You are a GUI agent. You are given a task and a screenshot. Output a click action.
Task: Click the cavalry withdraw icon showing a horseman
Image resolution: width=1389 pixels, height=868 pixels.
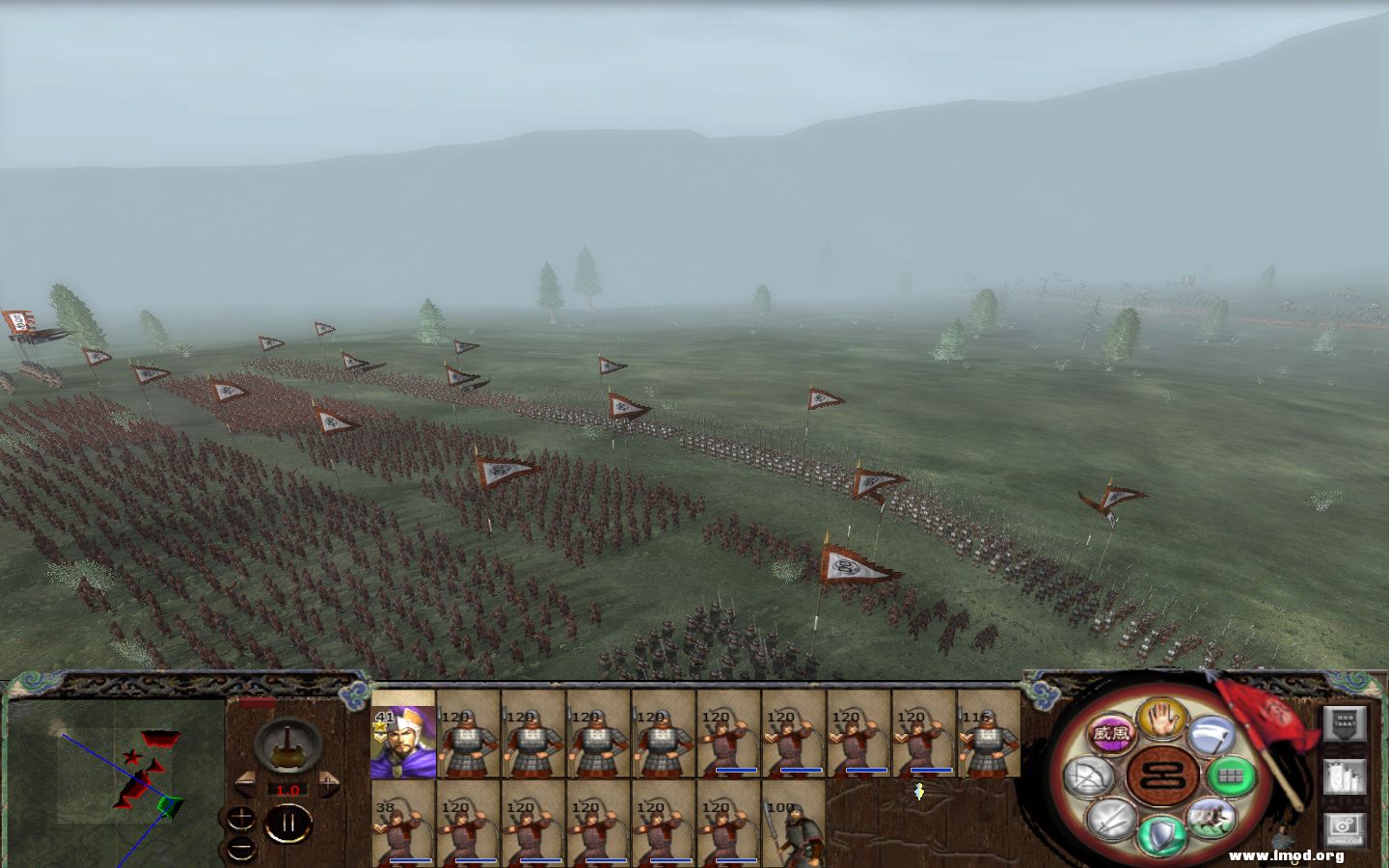(x=1211, y=818)
